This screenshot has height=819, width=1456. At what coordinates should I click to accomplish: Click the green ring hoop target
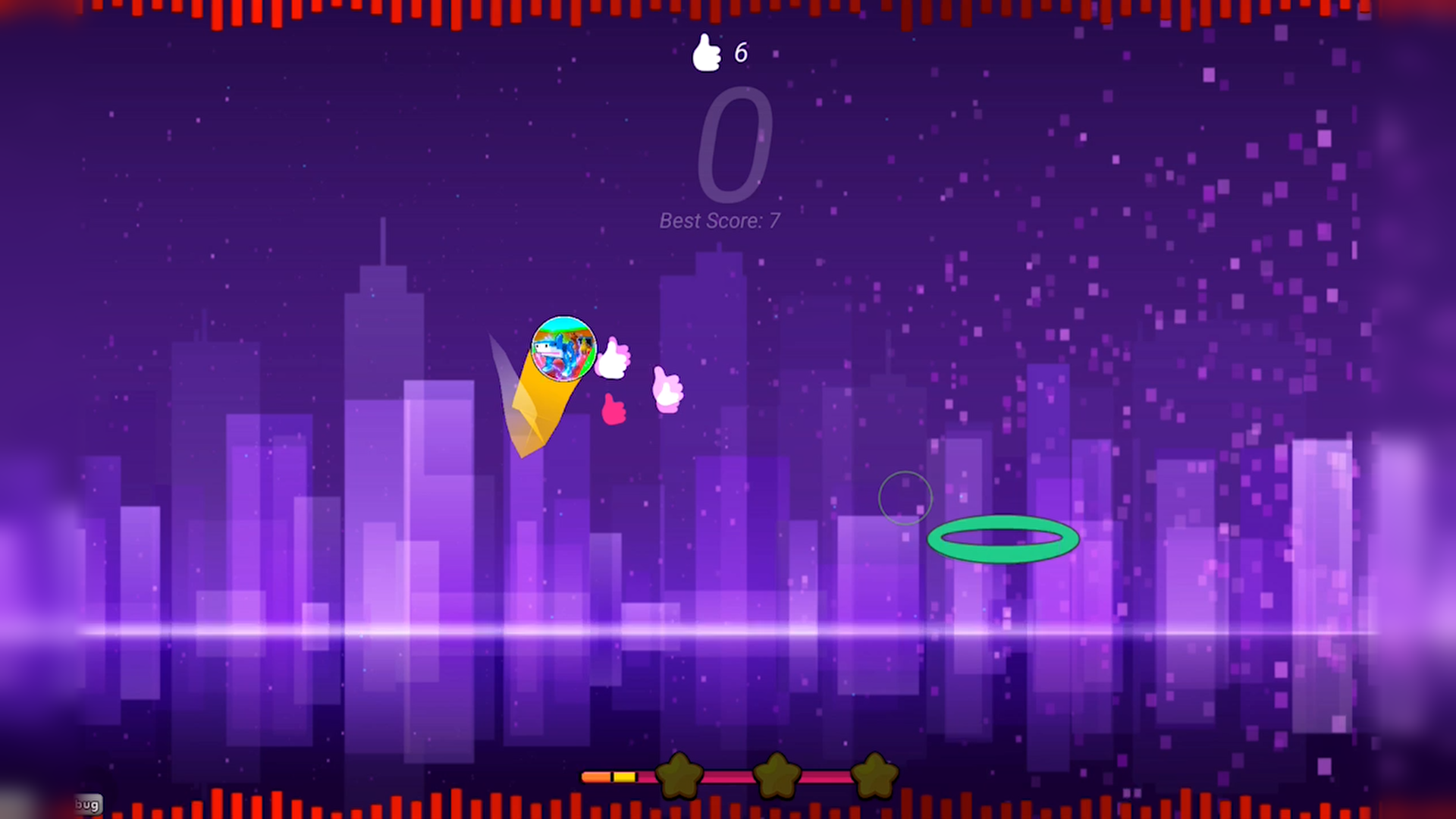[1003, 539]
